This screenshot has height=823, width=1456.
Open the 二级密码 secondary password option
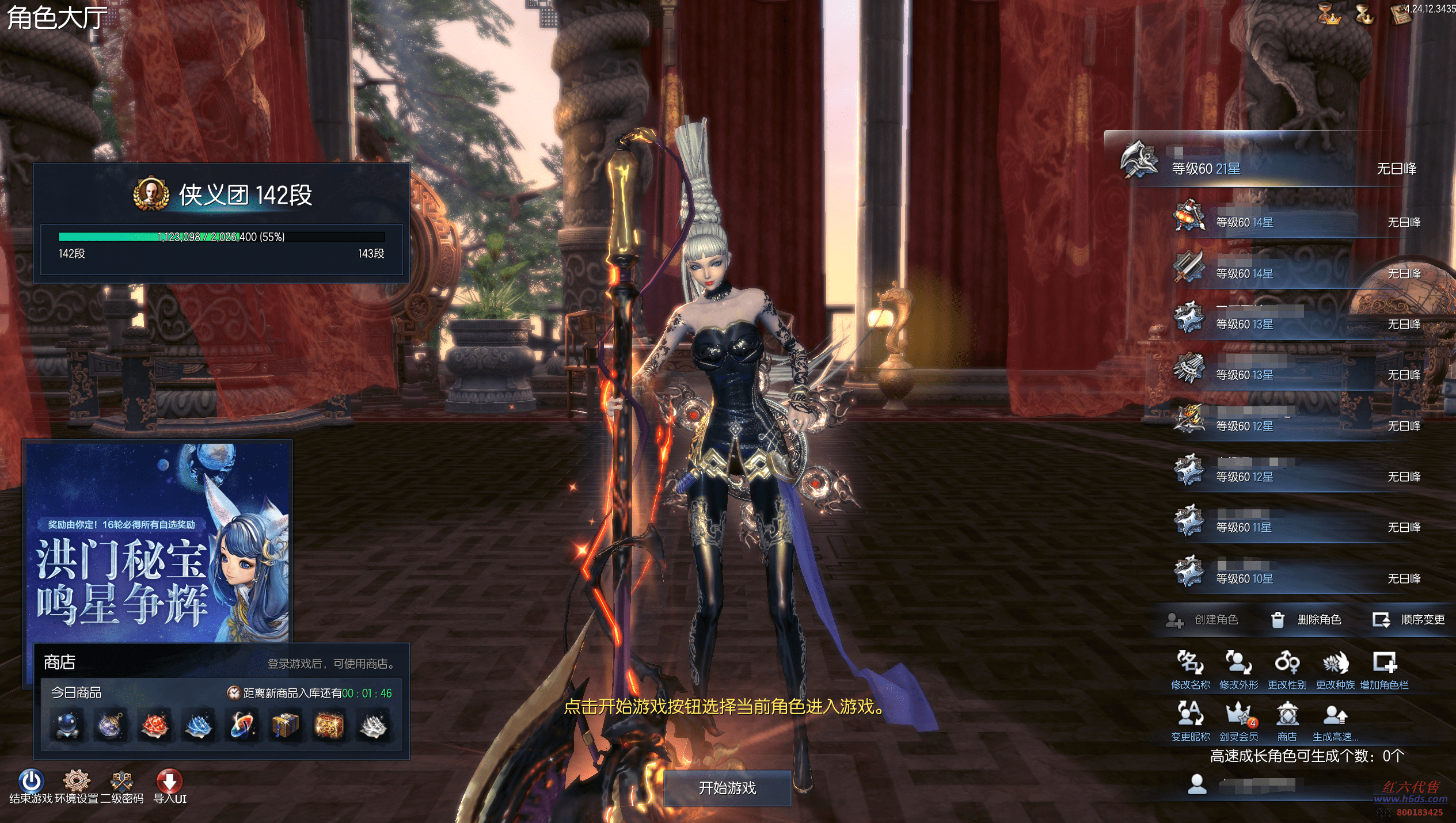pos(122,787)
